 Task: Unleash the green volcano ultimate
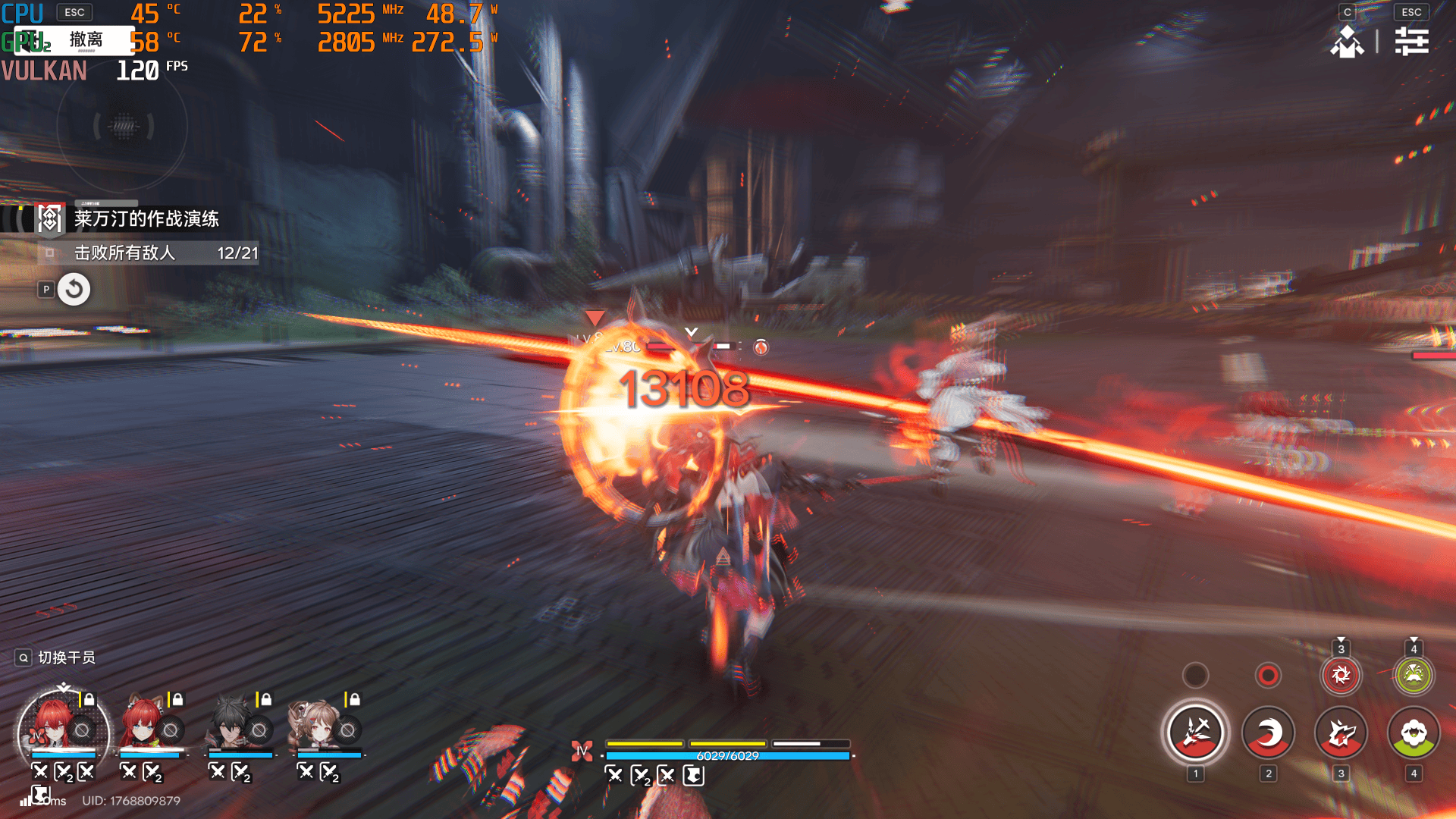1414,675
